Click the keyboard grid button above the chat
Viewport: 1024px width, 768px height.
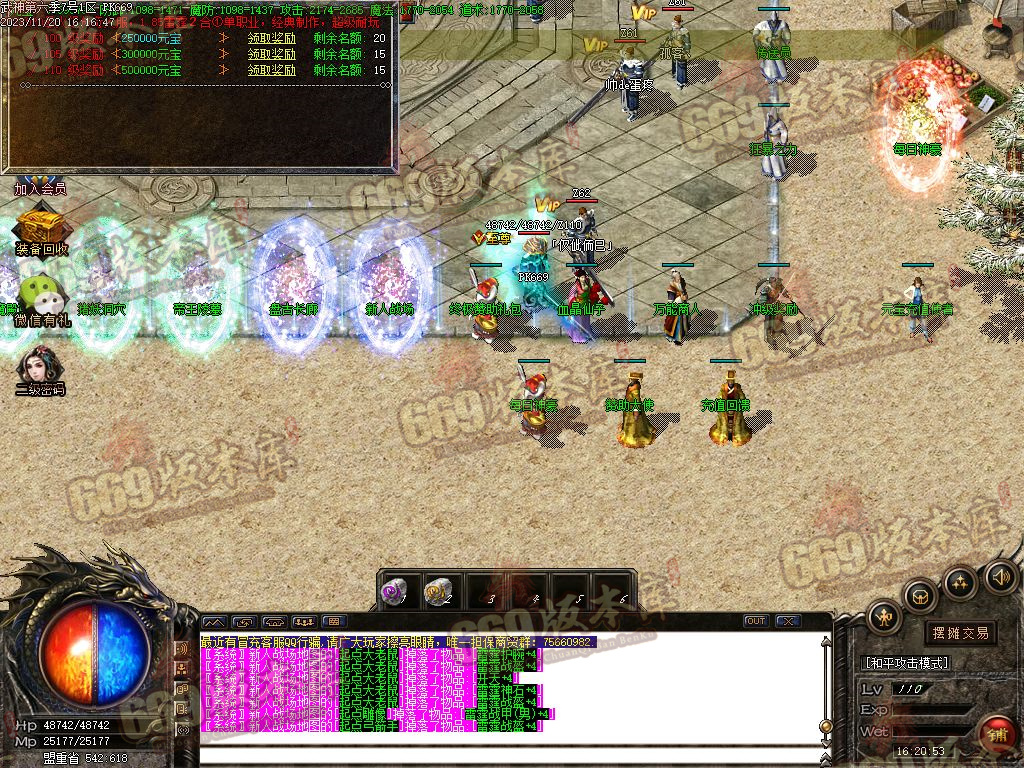[335, 621]
